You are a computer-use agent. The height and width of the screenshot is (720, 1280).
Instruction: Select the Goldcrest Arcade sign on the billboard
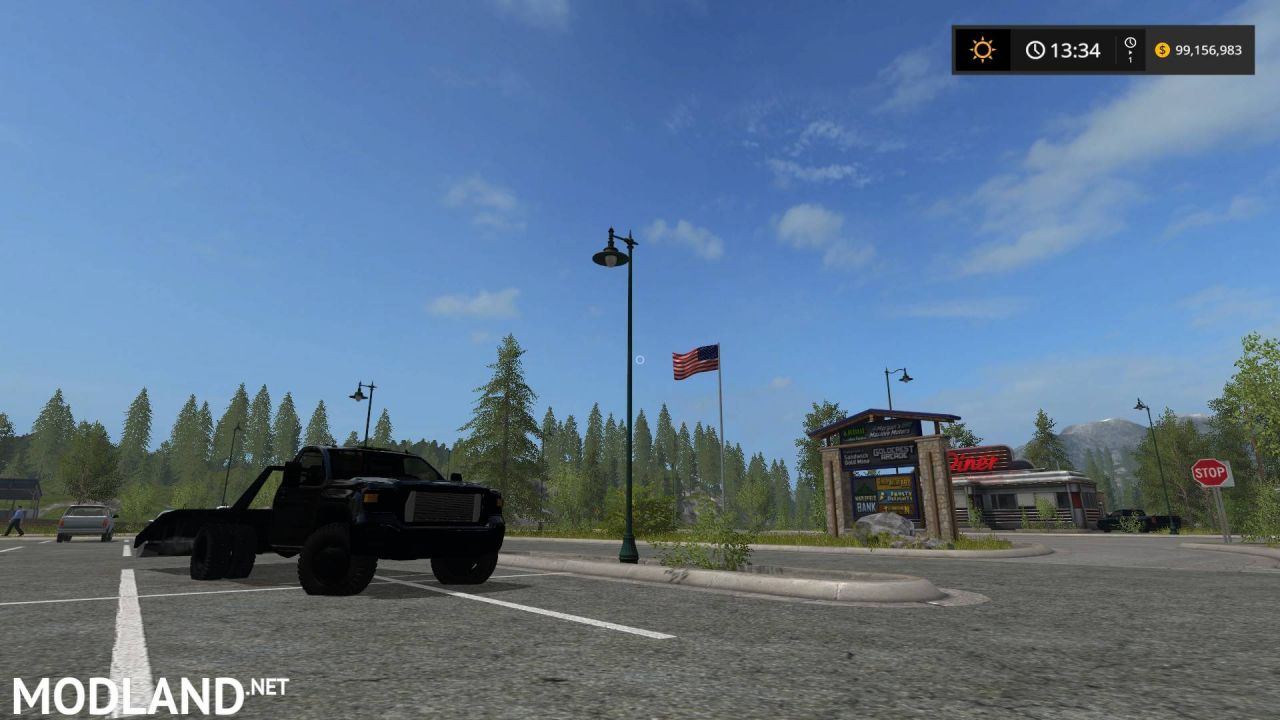coord(892,454)
